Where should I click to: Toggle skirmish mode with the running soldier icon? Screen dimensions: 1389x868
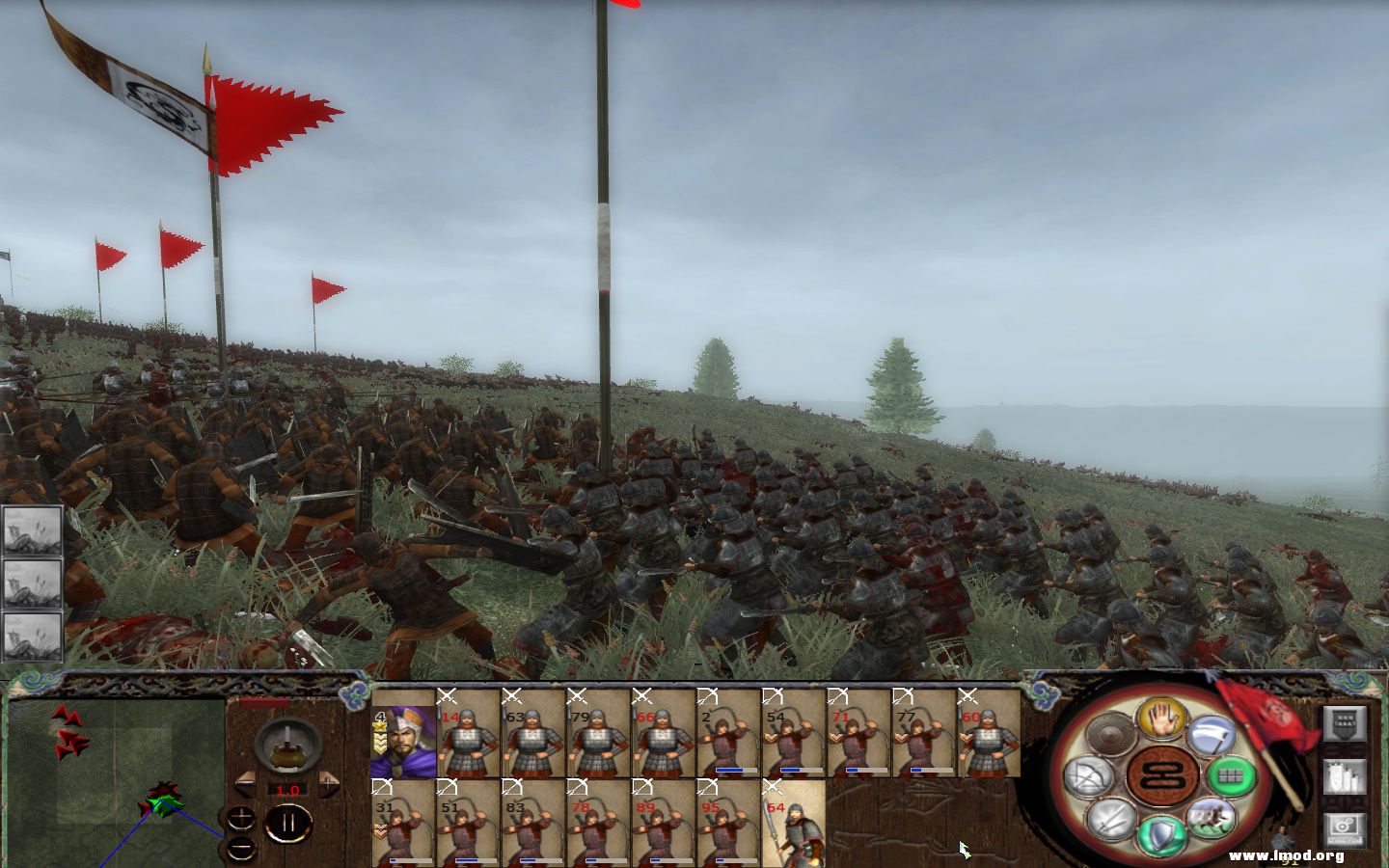pyautogui.click(x=1212, y=819)
